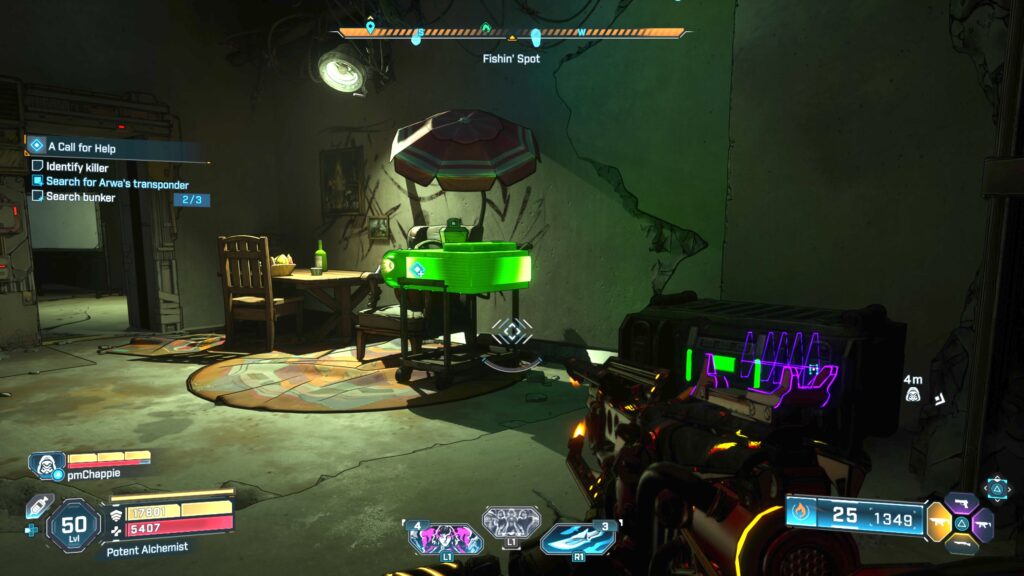
Task: Click the compass bar at top
Action: 511,33
